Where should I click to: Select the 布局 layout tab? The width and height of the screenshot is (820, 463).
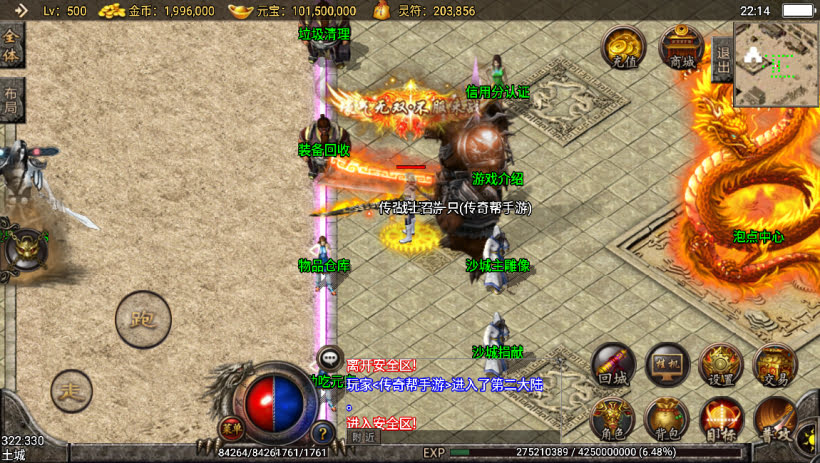coord(10,99)
